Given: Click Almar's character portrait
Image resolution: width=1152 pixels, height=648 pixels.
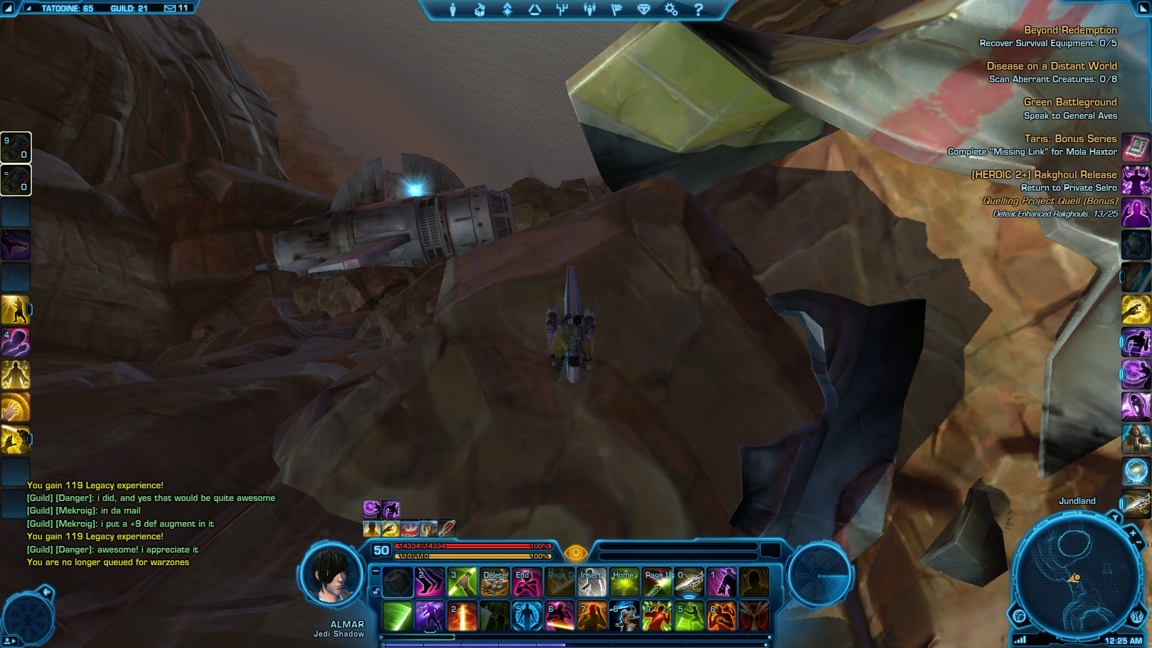Looking at the screenshot, I should tap(331, 575).
